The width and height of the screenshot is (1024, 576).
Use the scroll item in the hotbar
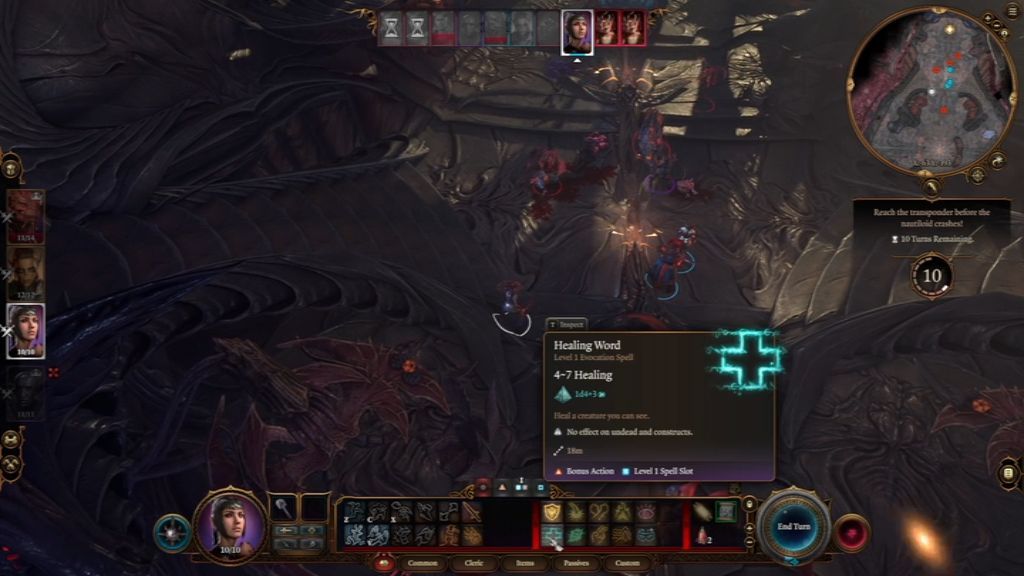click(x=703, y=511)
